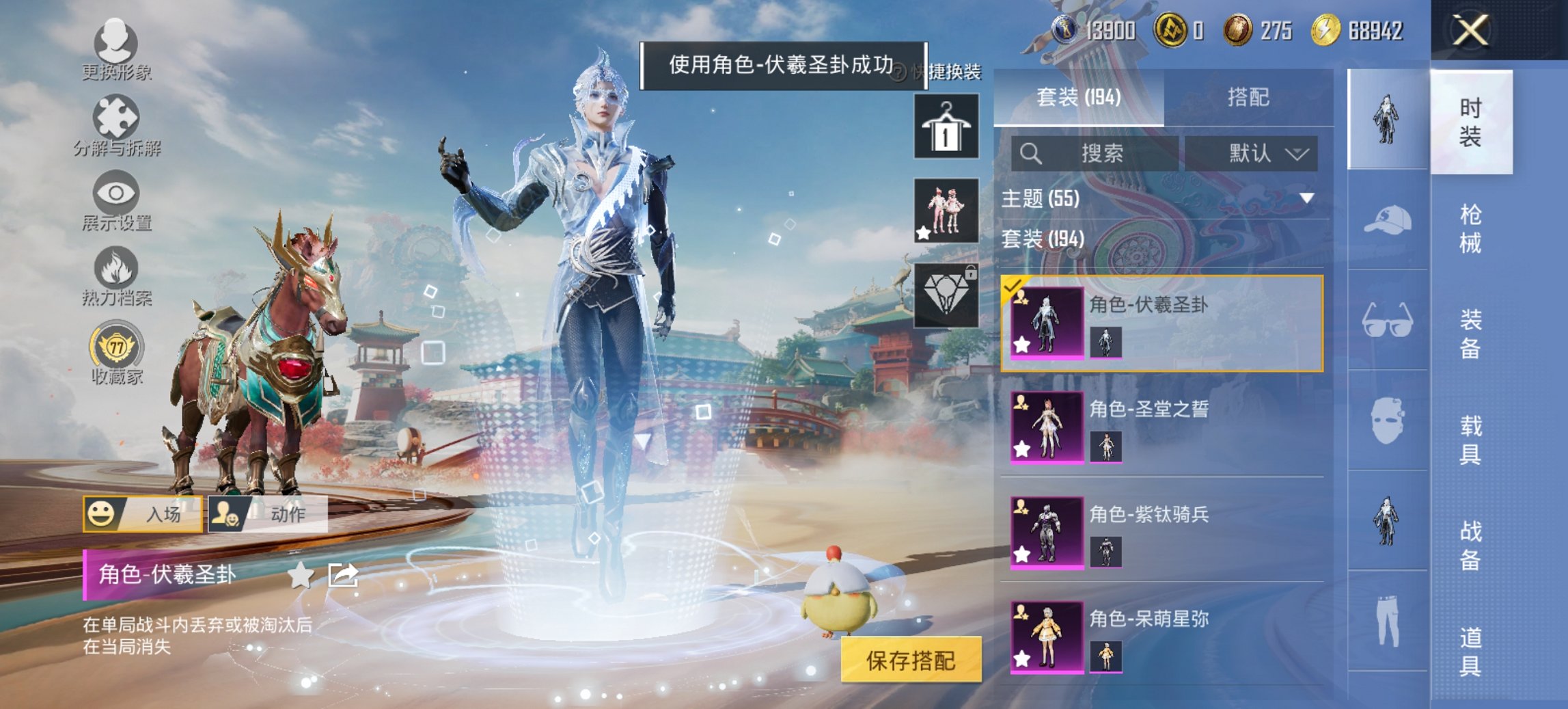Image resolution: width=1568 pixels, height=709 pixels.
Task: Open the 默认 sort dropdown
Action: 1263,153
